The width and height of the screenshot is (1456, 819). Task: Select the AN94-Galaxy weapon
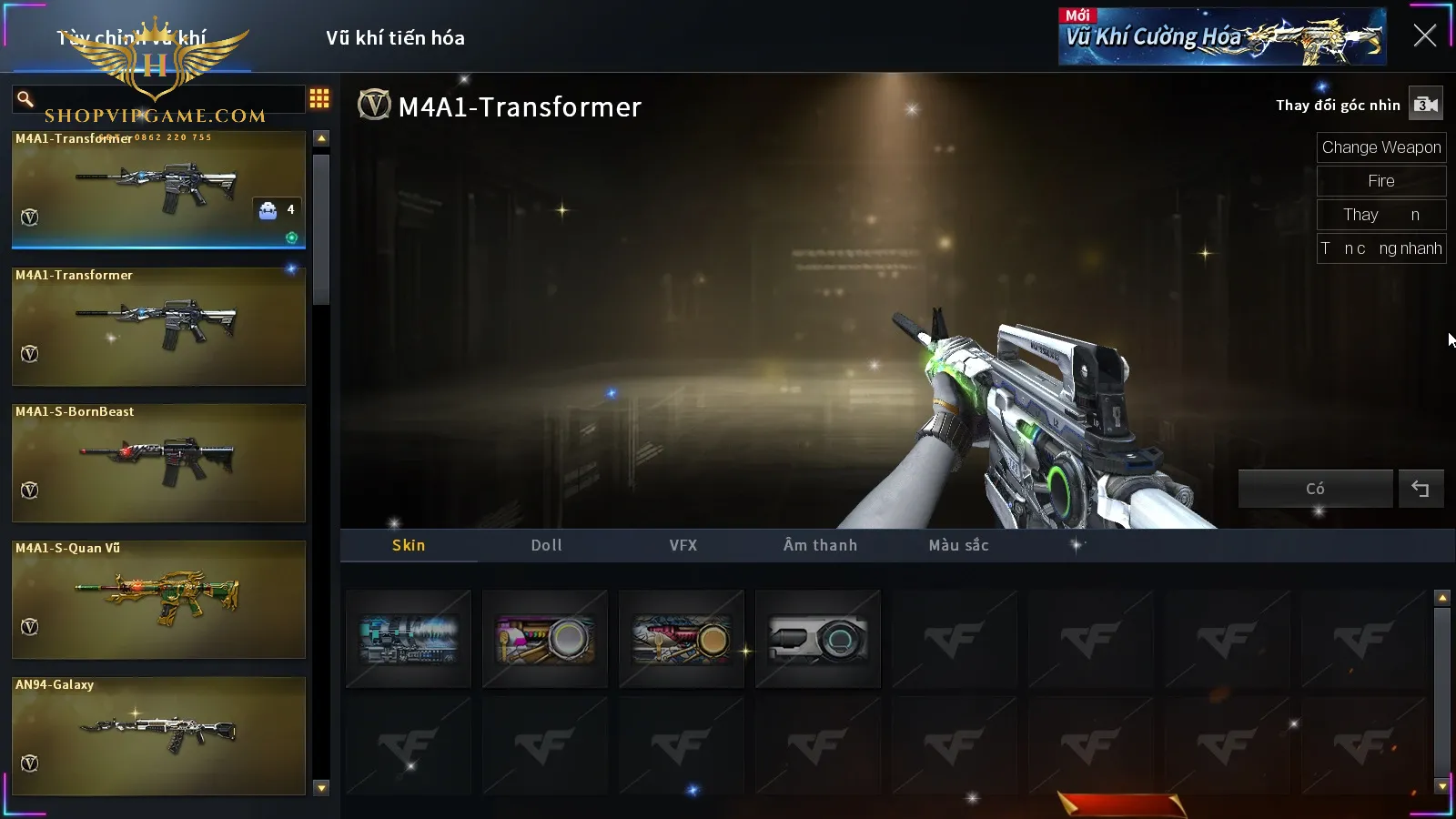158,735
